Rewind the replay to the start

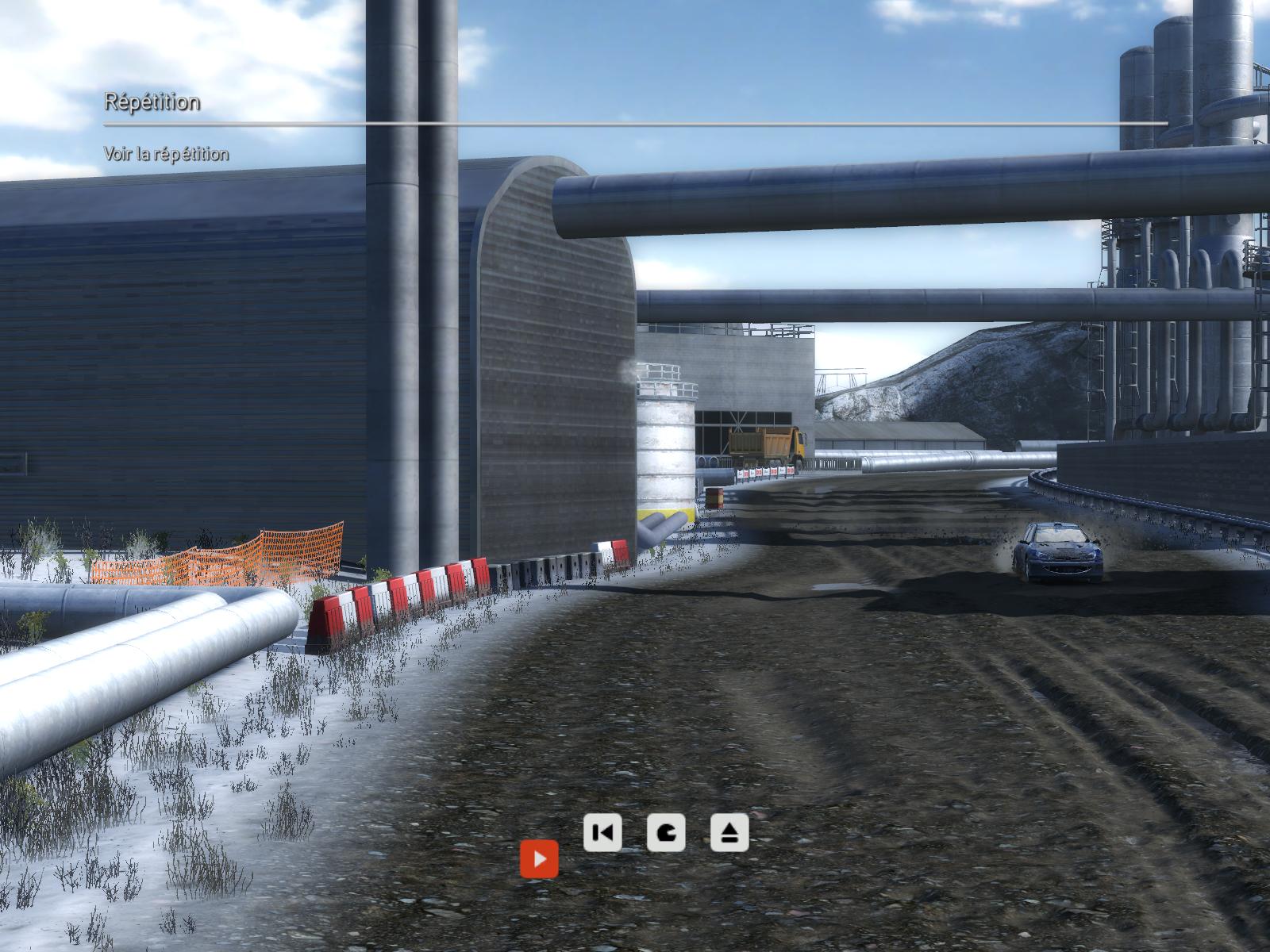click(602, 833)
